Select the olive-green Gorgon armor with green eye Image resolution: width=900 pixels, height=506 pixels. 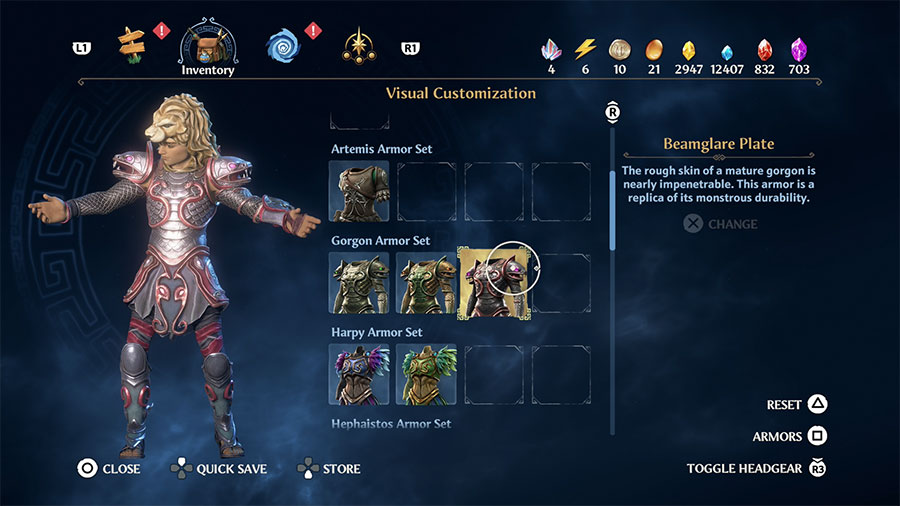[358, 283]
